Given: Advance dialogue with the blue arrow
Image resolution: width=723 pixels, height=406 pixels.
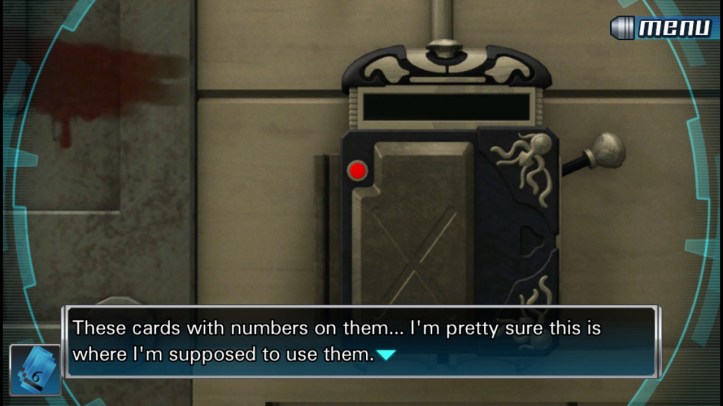Looking at the screenshot, I should point(387,354).
